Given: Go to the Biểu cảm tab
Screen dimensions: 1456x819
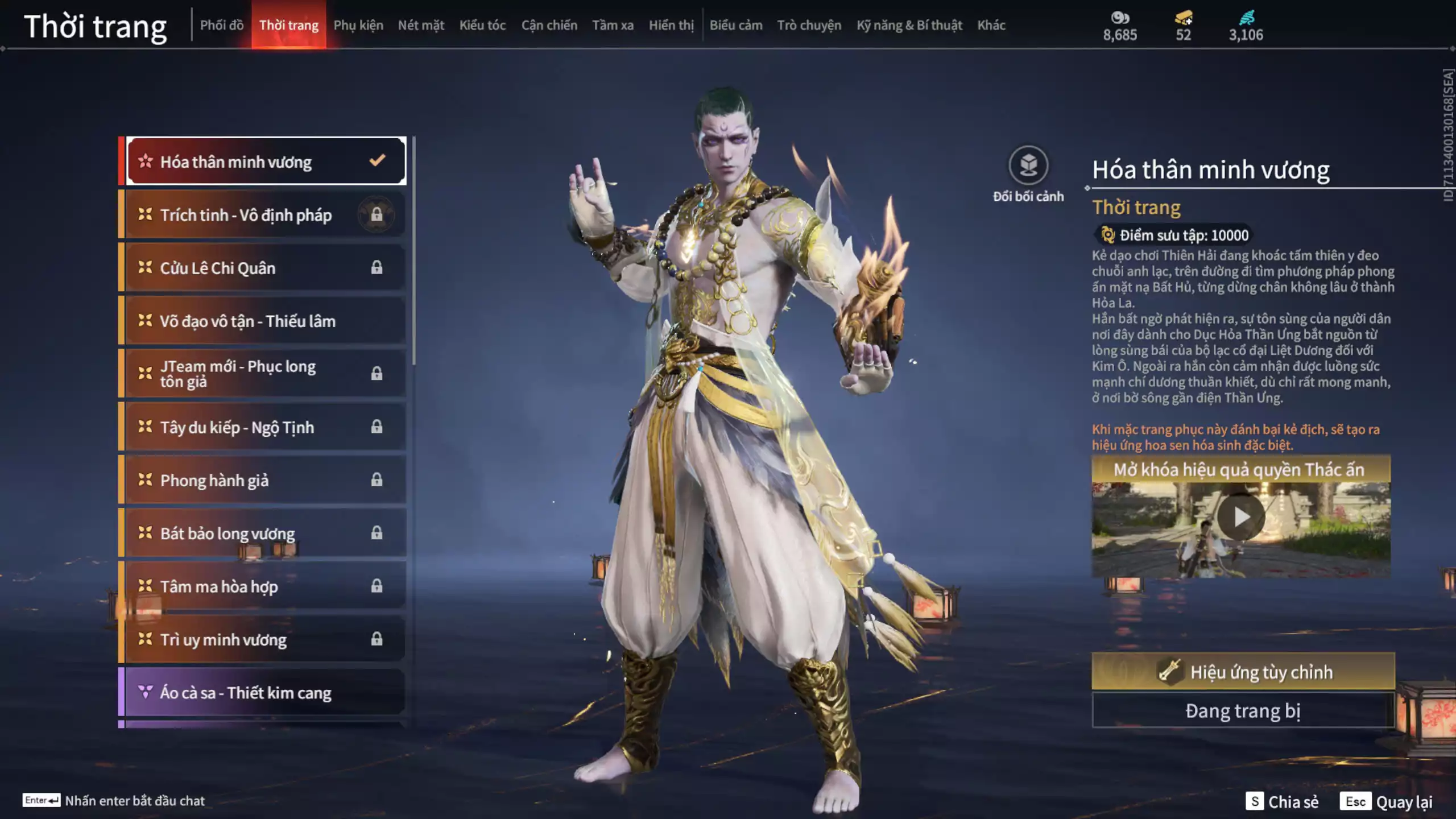Looking at the screenshot, I should click(735, 25).
